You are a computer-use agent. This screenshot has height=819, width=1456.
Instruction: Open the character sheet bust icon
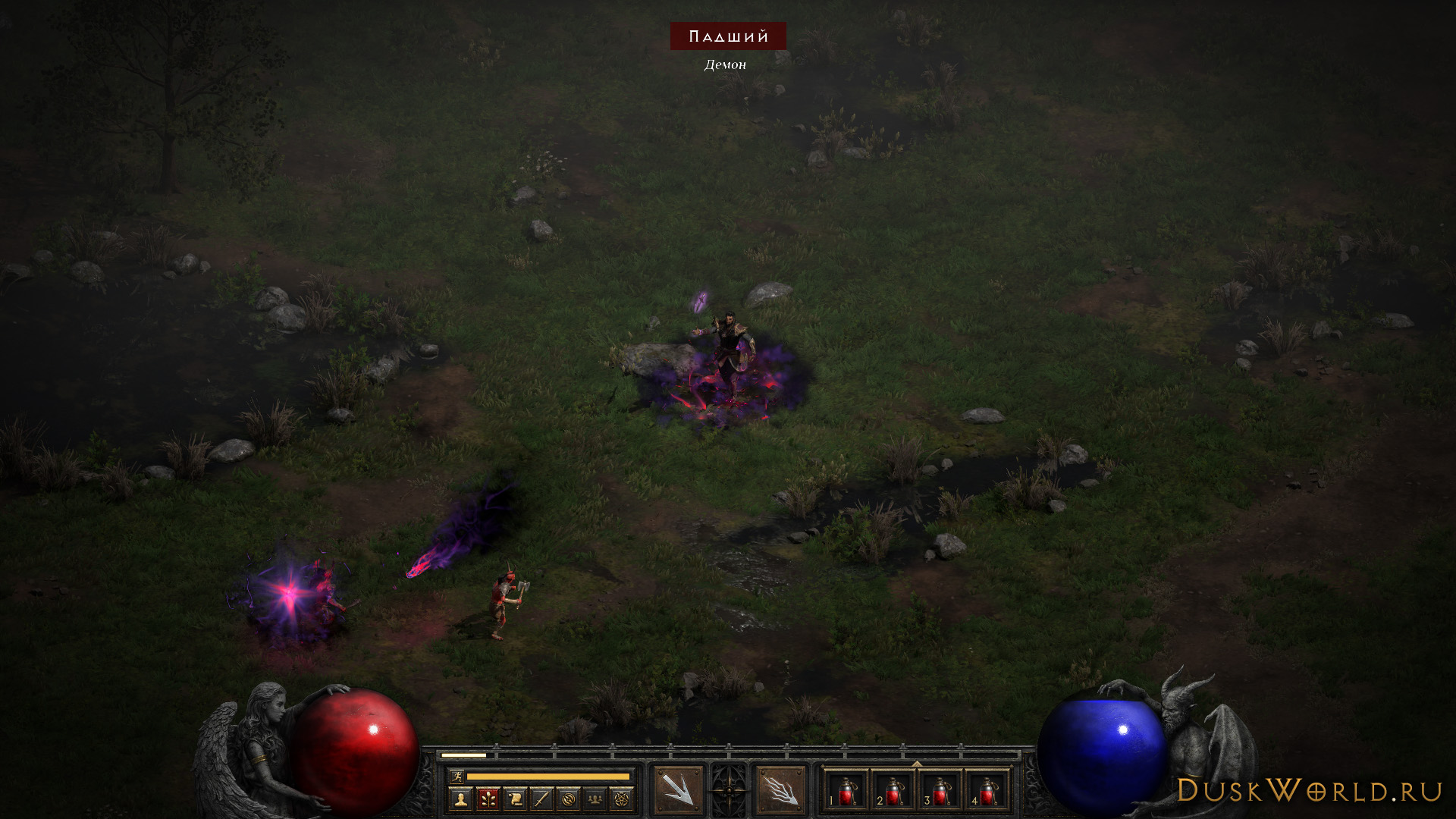pyautogui.click(x=460, y=799)
